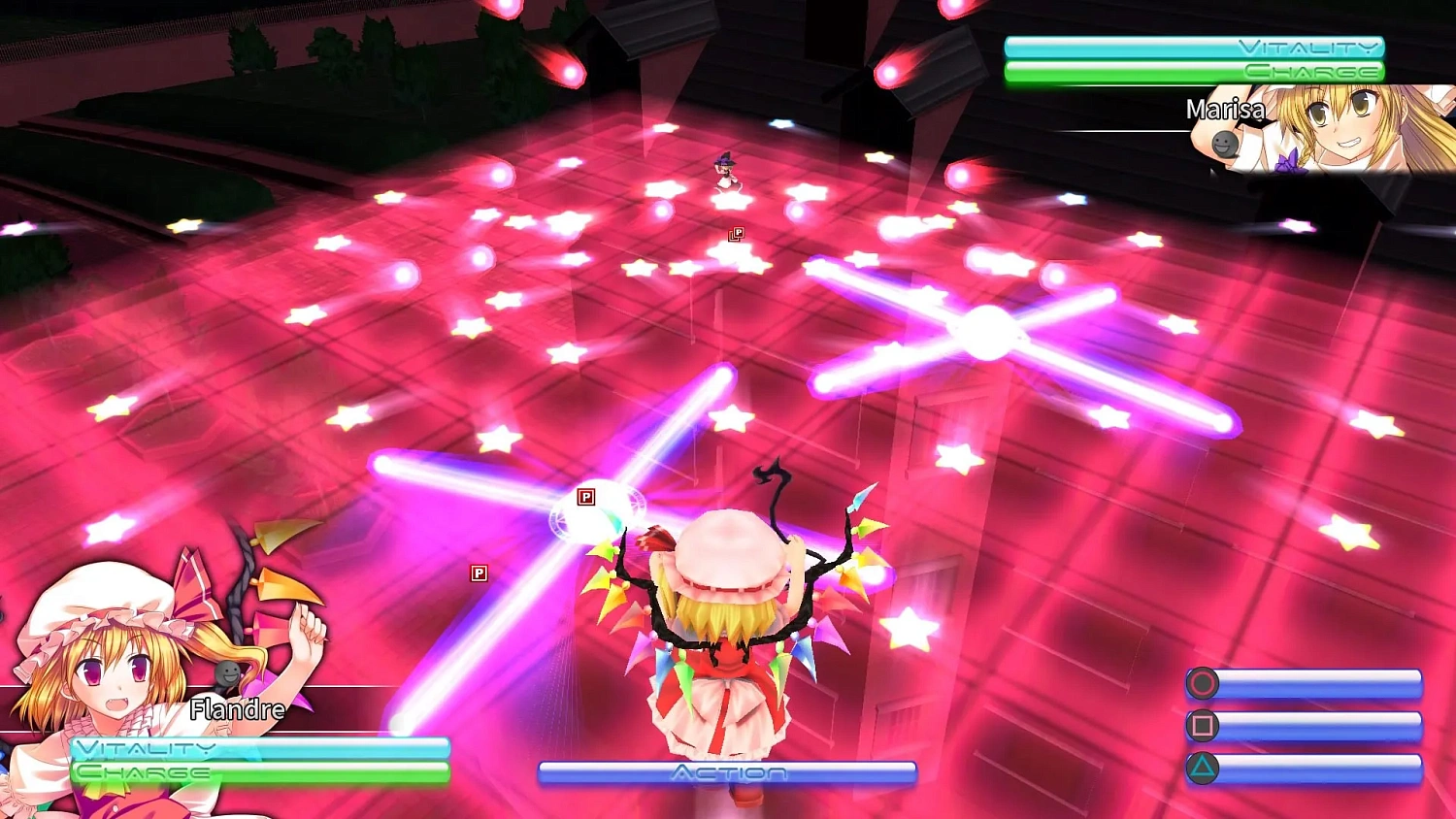Click Flandre's cyan Vitality bar
The width and height of the screenshot is (1456, 819).
[257, 747]
